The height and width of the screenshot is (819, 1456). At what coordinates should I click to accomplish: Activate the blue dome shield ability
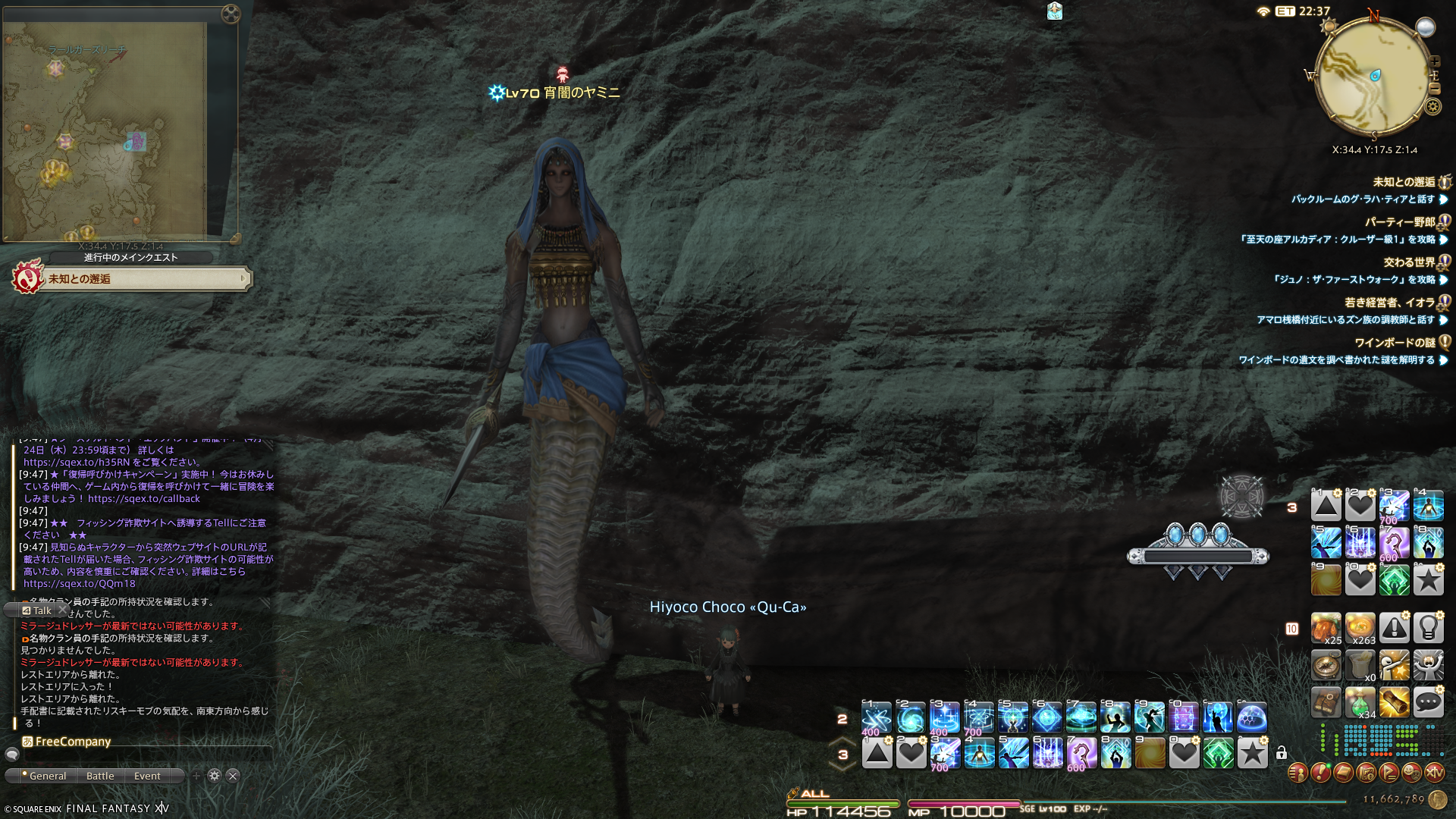coord(1251,717)
